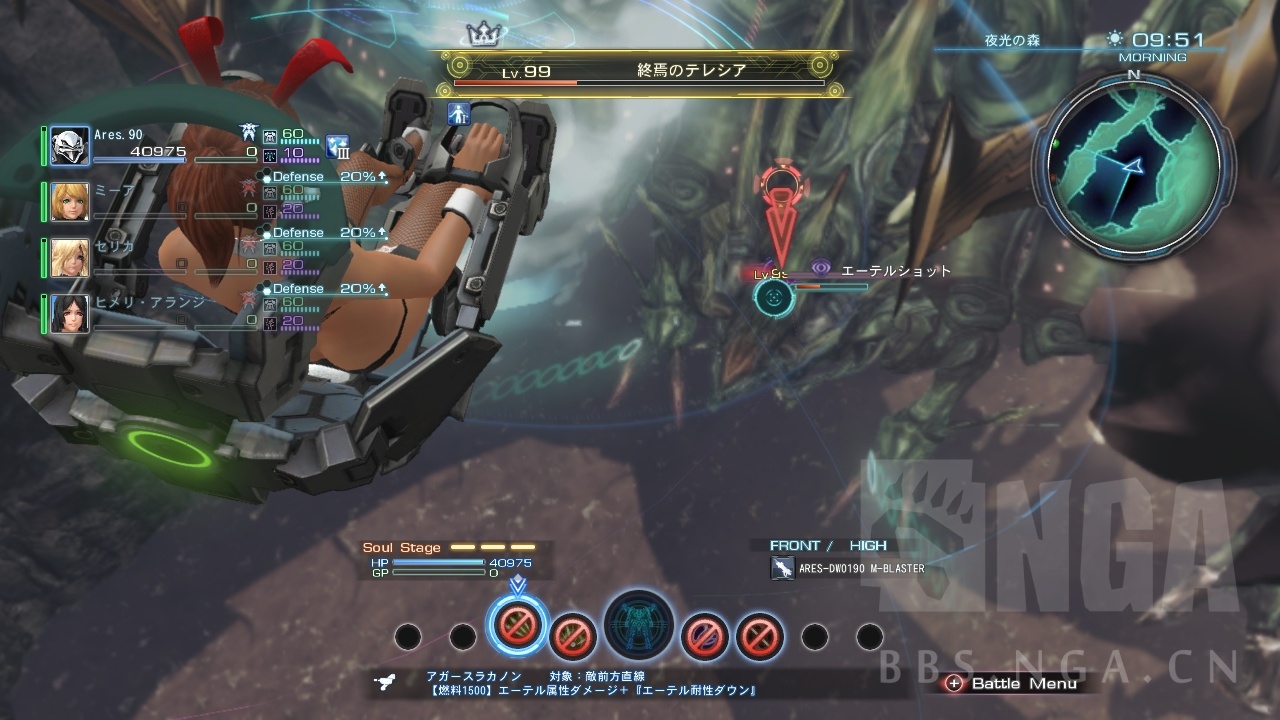This screenshot has width=1280, height=720.
Task: Inspect the blue level III buff icon
Action: 337,148
